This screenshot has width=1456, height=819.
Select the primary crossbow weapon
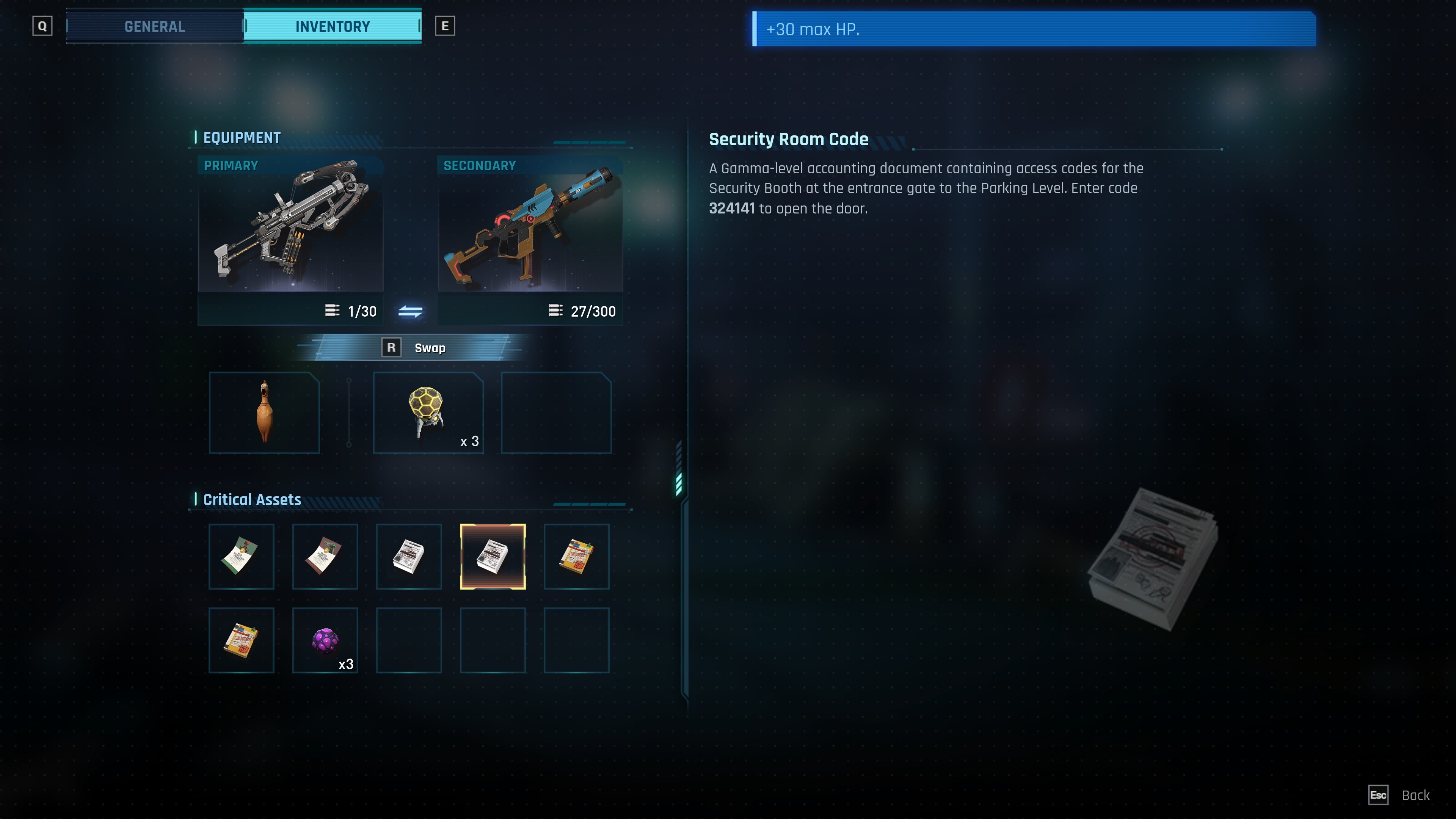point(290,224)
